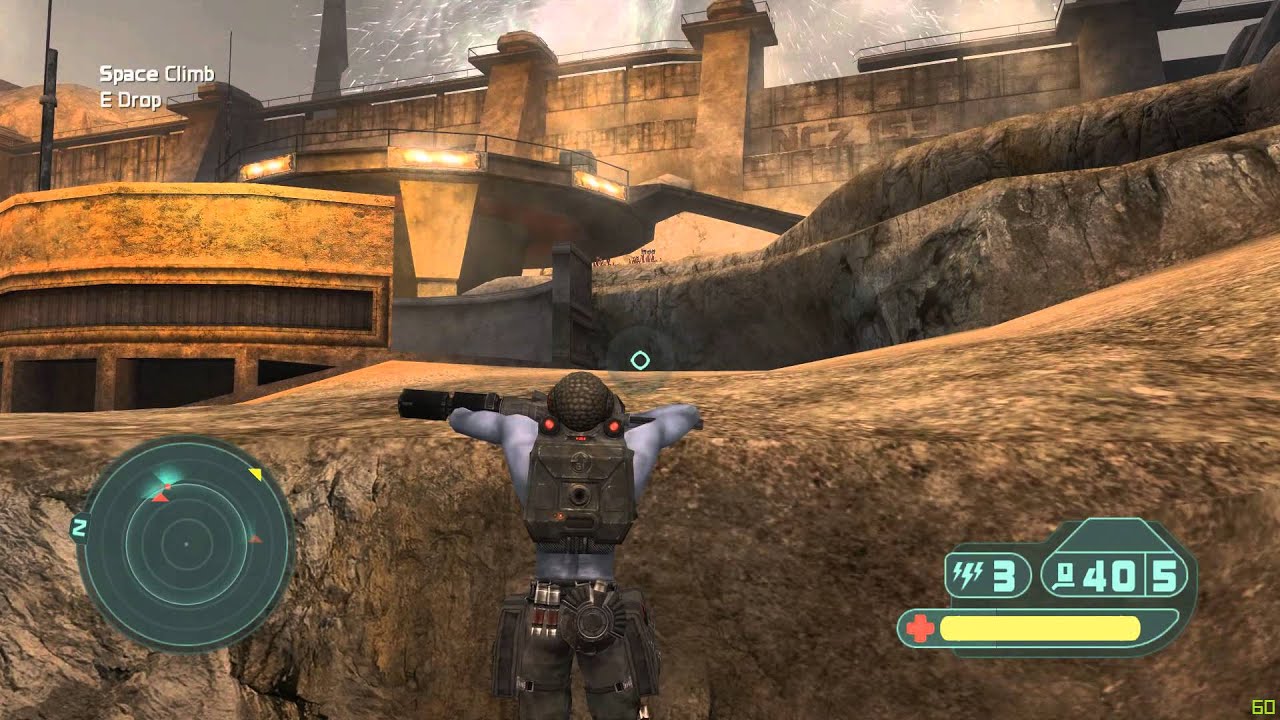
Task: Click the faded enemy blip right of radar center
Action: click(256, 538)
